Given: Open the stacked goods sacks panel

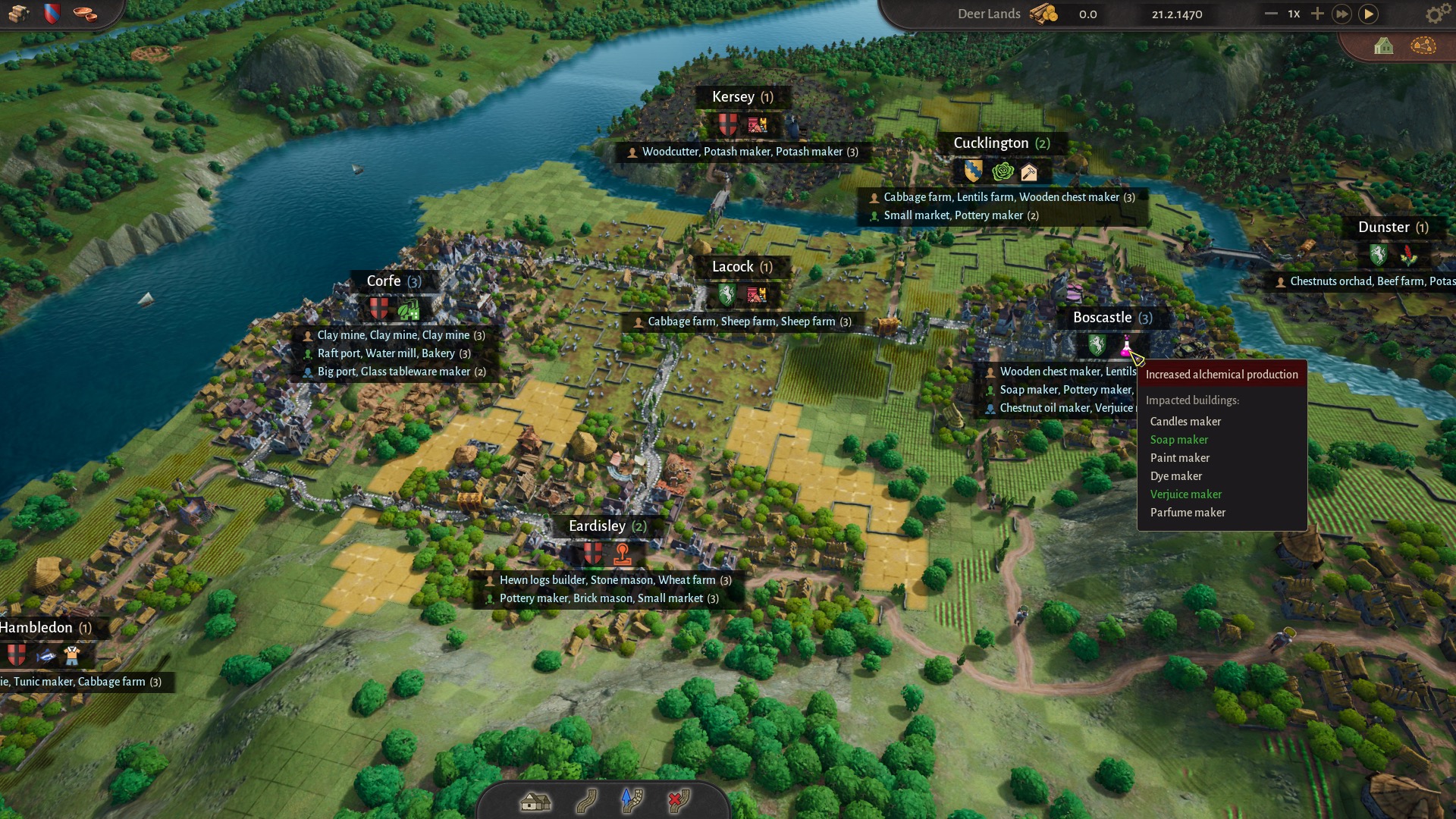Looking at the screenshot, I should coord(18,14).
